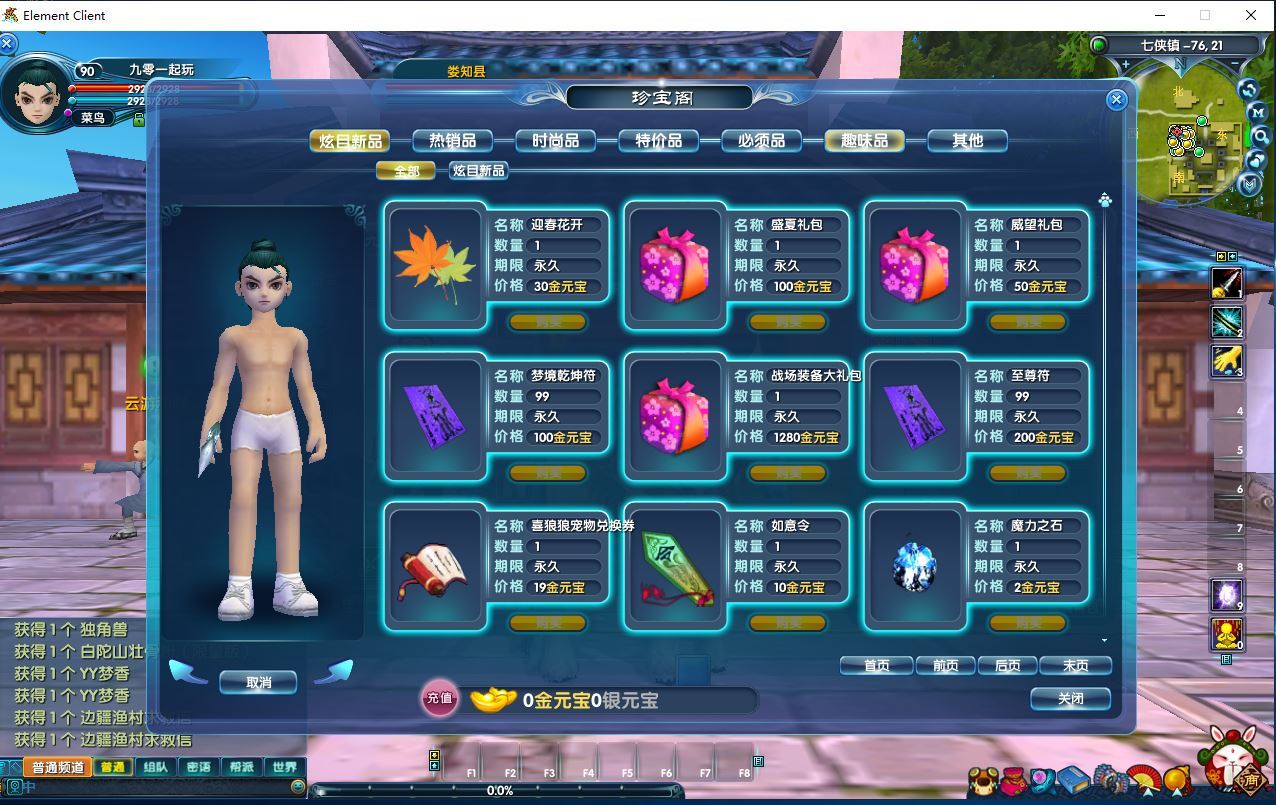Image resolution: width=1276 pixels, height=805 pixels.
Task: Close the Element Client window
Action: click(x=1250, y=15)
